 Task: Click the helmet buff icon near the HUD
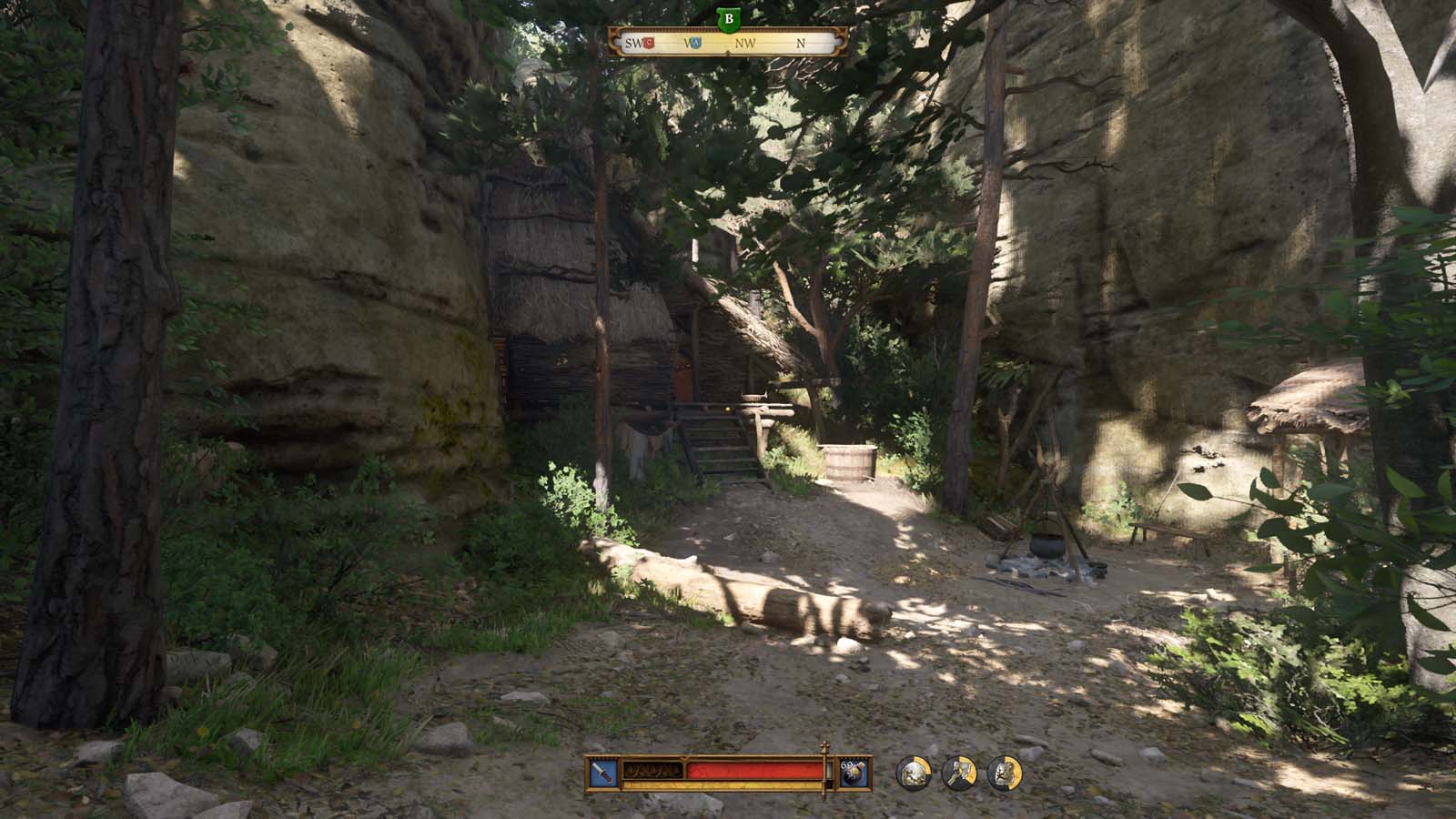click(x=915, y=773)
